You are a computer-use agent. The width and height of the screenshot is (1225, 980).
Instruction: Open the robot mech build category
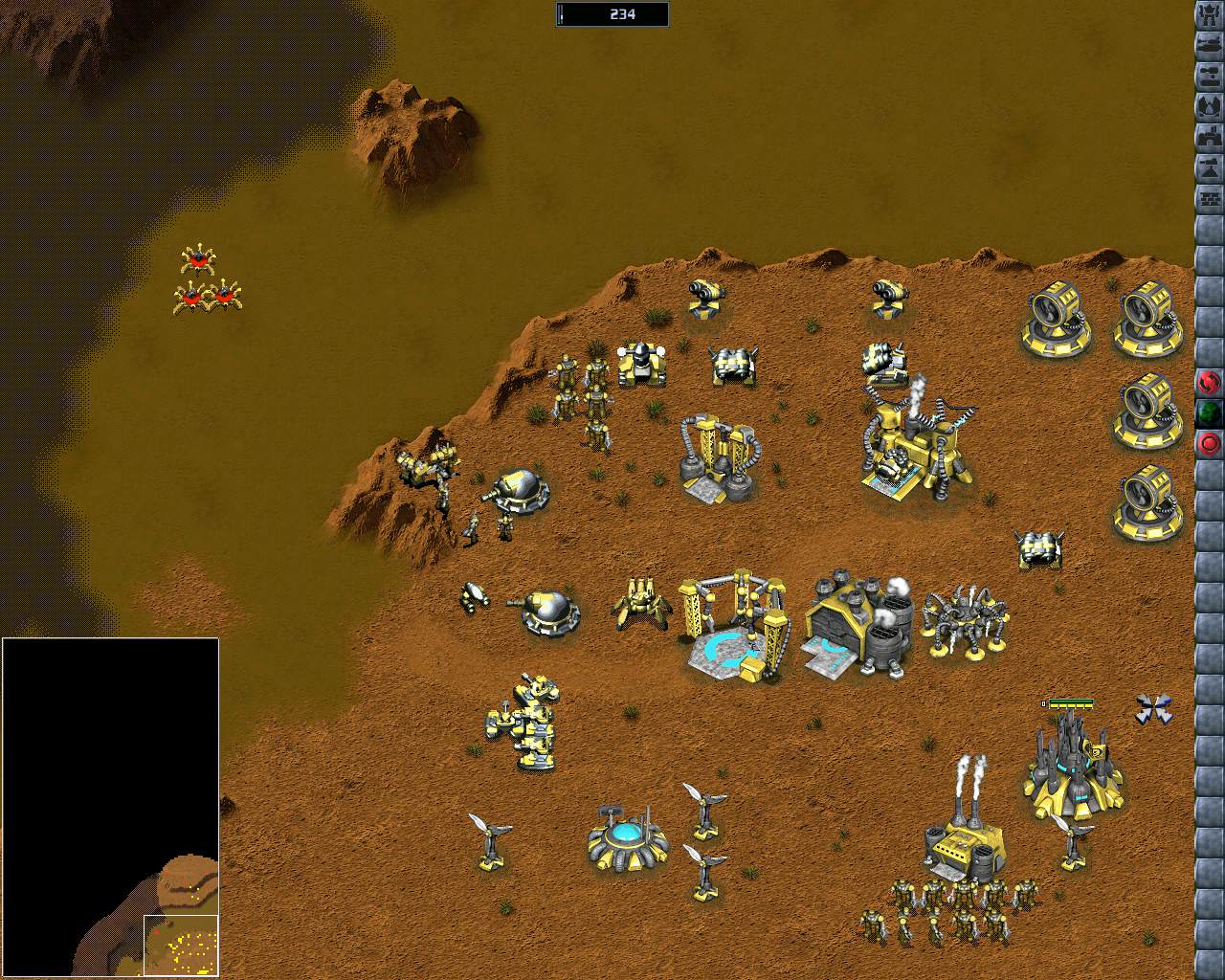pyautogui.click(x=1210, y=14)
